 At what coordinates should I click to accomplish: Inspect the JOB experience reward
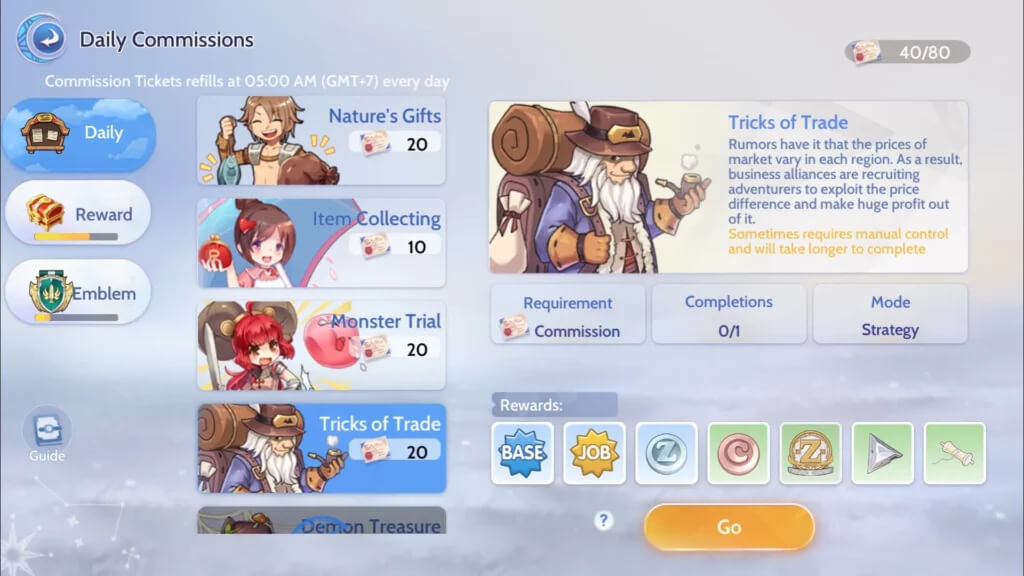(x=594, y=453)
